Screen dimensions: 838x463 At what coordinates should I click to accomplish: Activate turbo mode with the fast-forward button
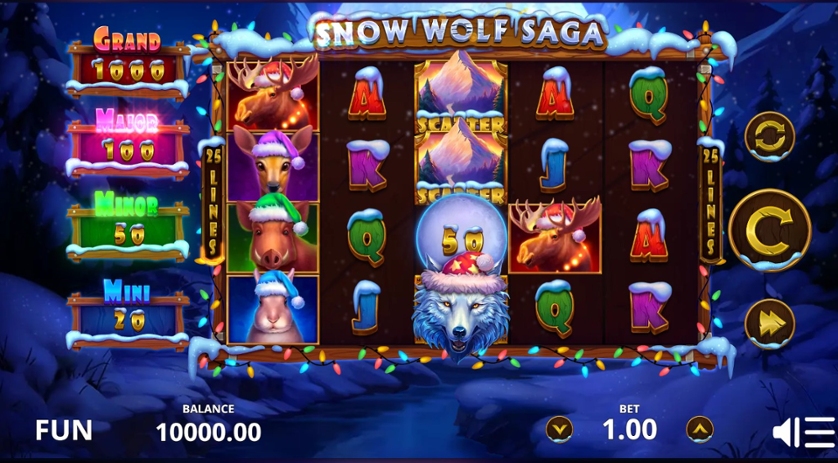[769, 322]
